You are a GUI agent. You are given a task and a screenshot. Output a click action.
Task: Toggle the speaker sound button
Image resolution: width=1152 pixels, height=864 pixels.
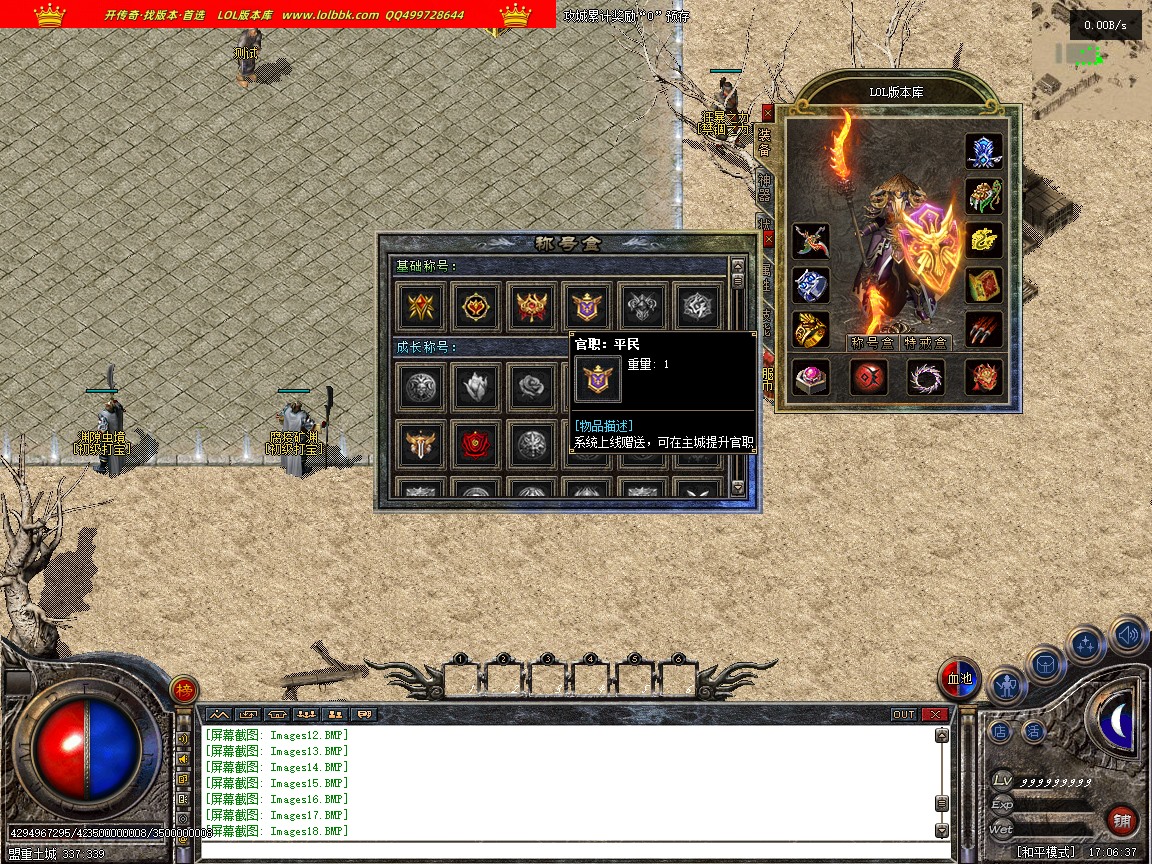click(1128, 635)
